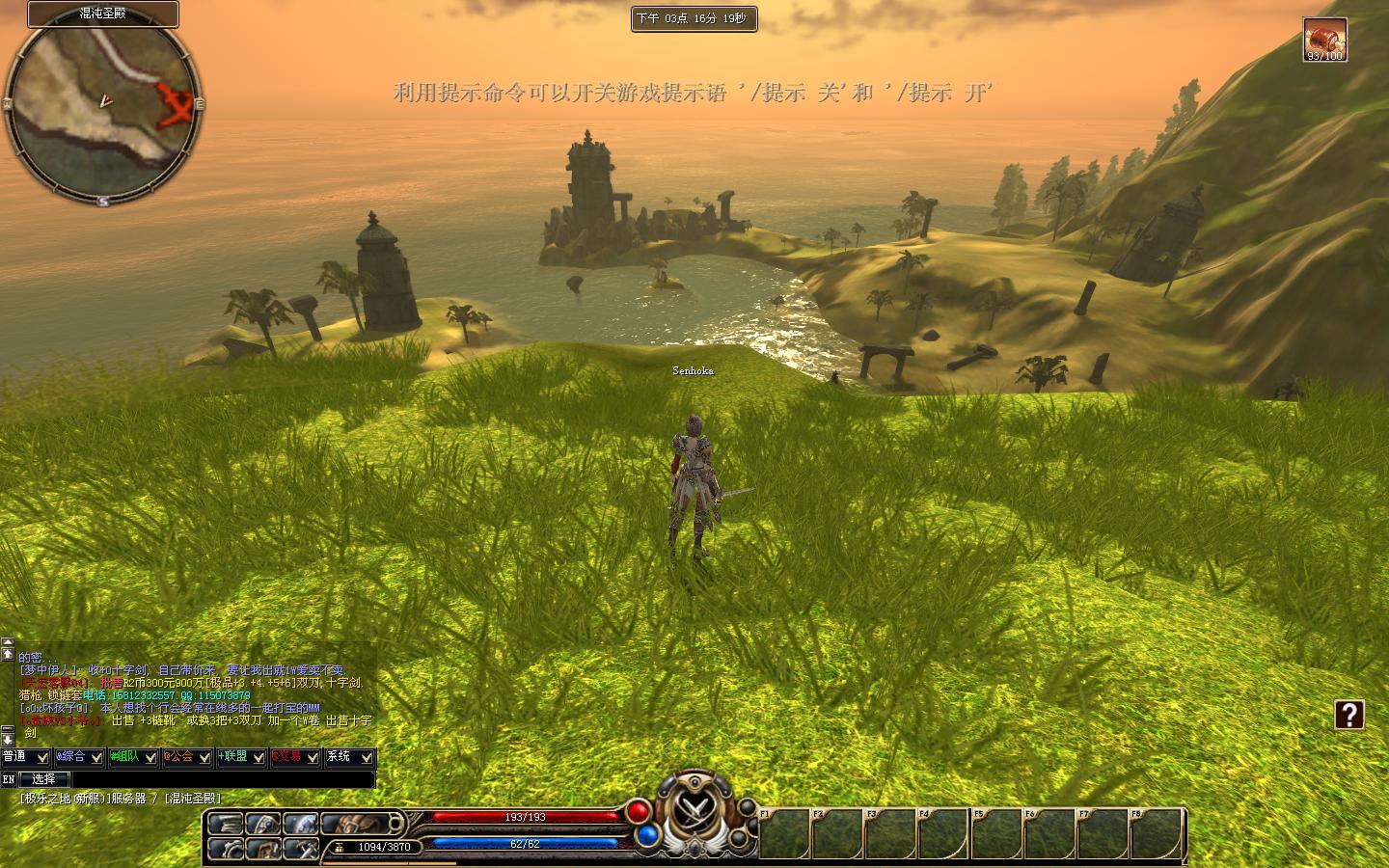Toggle the 普通 chat channel filter
Screen dimensions: 1389x868
[25, 757]
